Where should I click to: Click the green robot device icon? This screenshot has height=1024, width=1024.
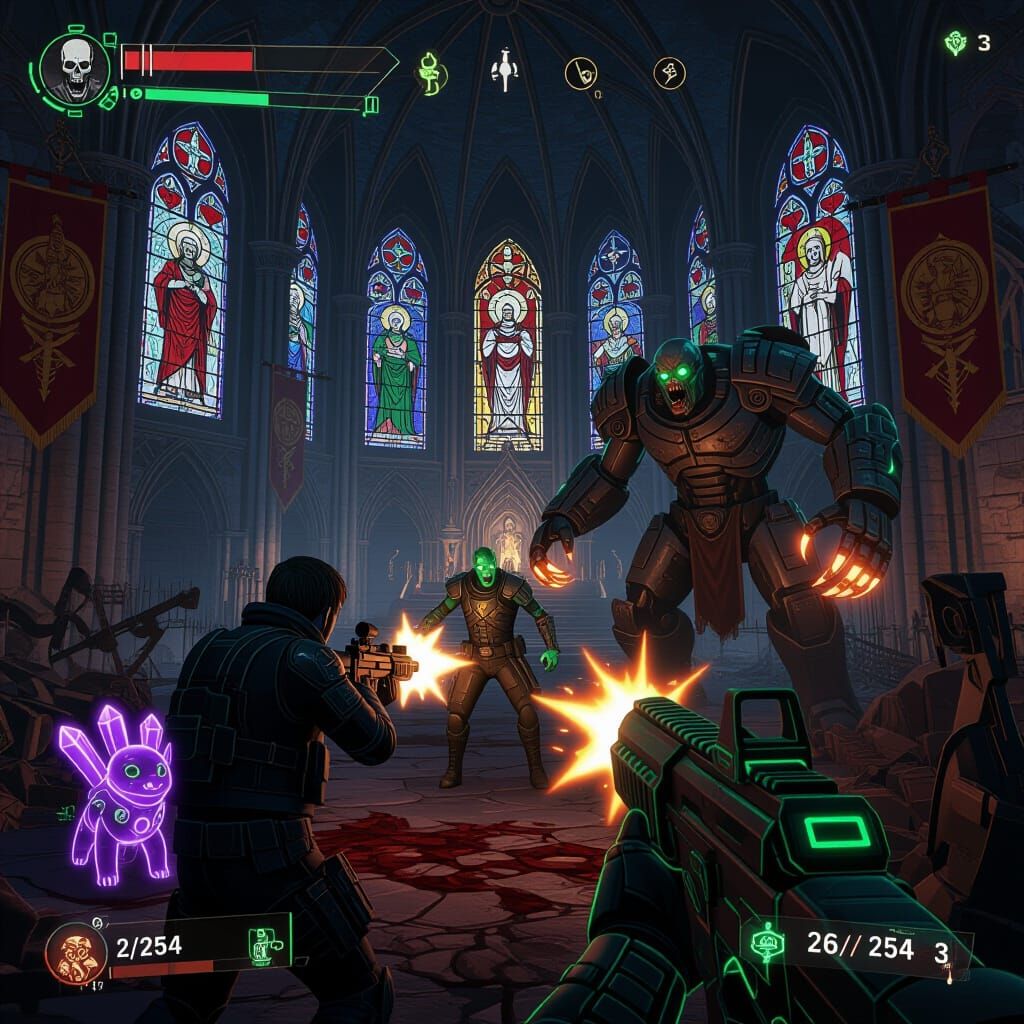click(261, 945)
